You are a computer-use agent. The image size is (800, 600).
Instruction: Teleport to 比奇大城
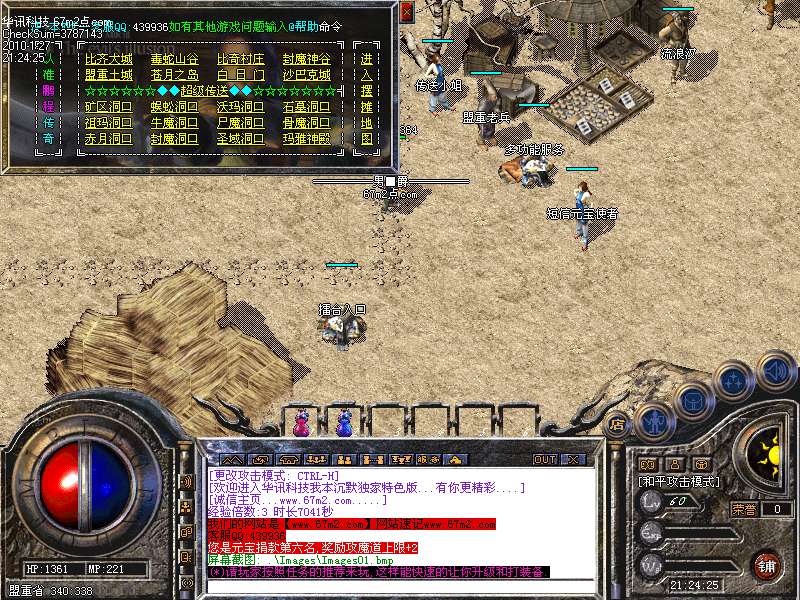coord(108,59)
